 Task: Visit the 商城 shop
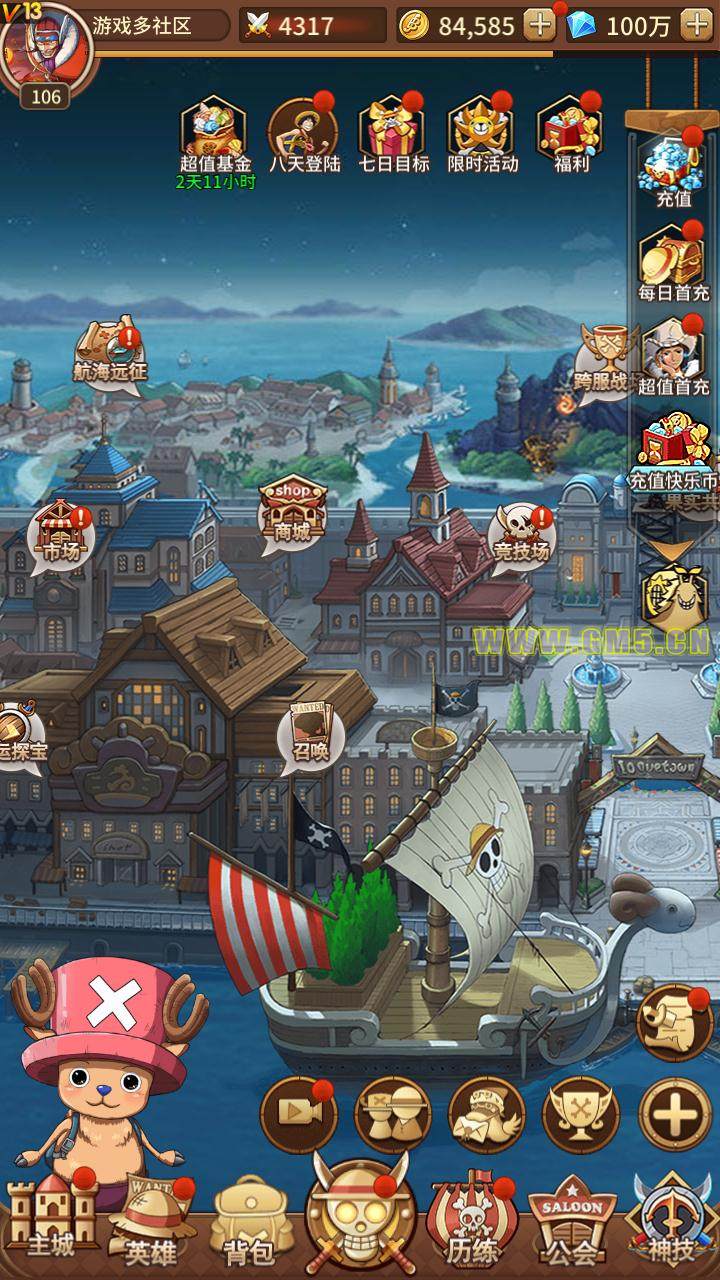click(x=293, y=510)
